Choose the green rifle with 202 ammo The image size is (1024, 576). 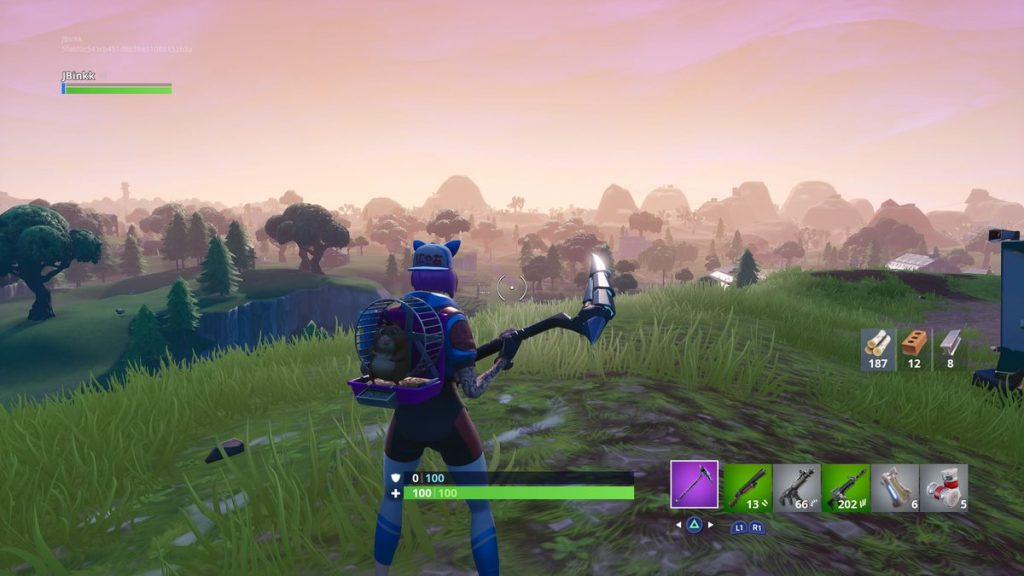pyautogui.click(x=845, y=488)
